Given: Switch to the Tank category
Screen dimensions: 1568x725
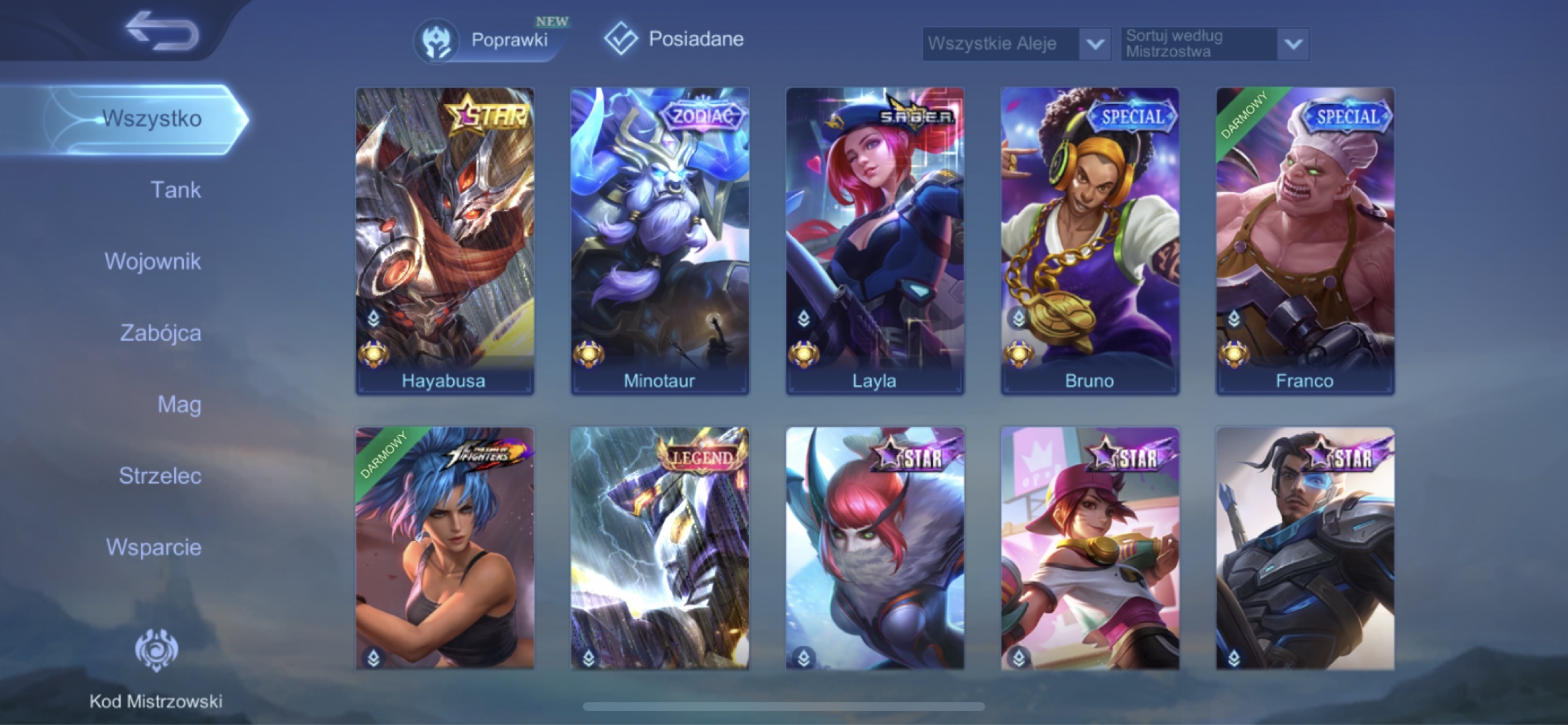Looking at the screenshot, I should (176, 190).
